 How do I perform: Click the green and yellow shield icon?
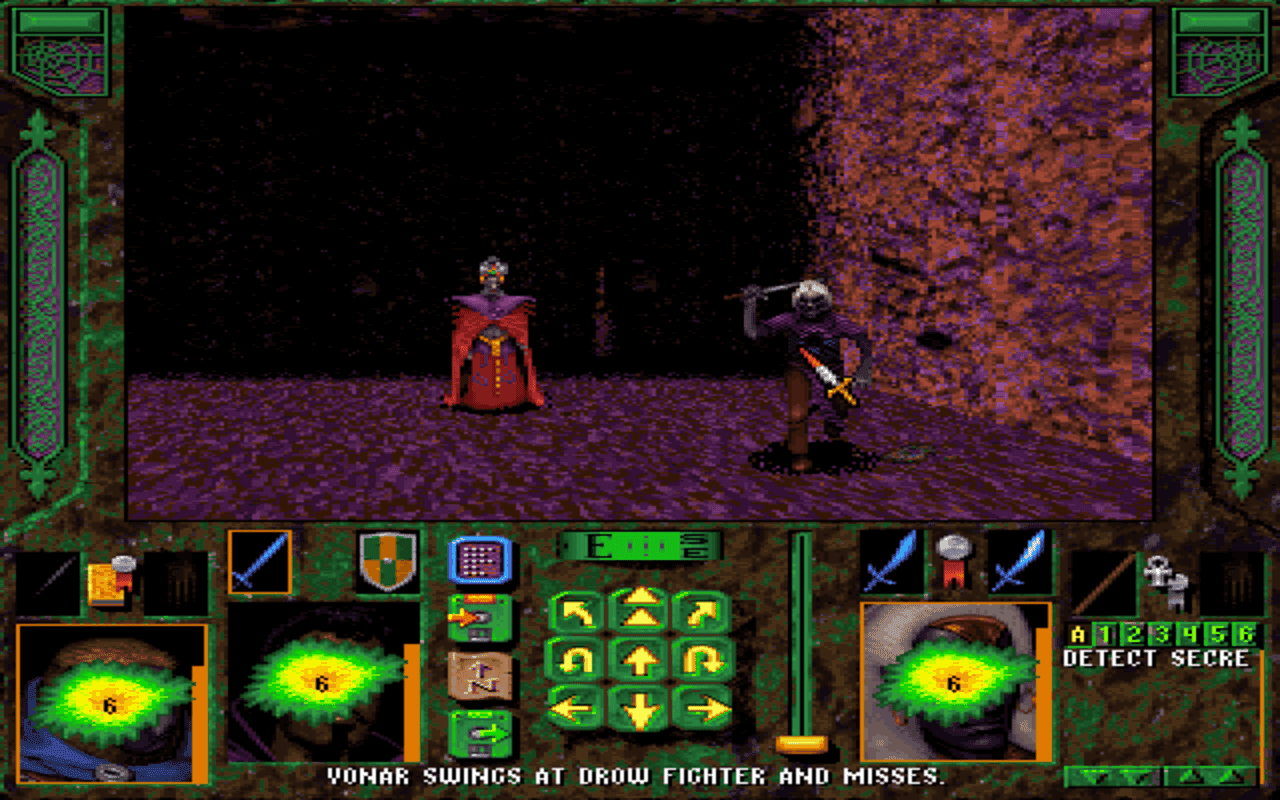(388, 560)
